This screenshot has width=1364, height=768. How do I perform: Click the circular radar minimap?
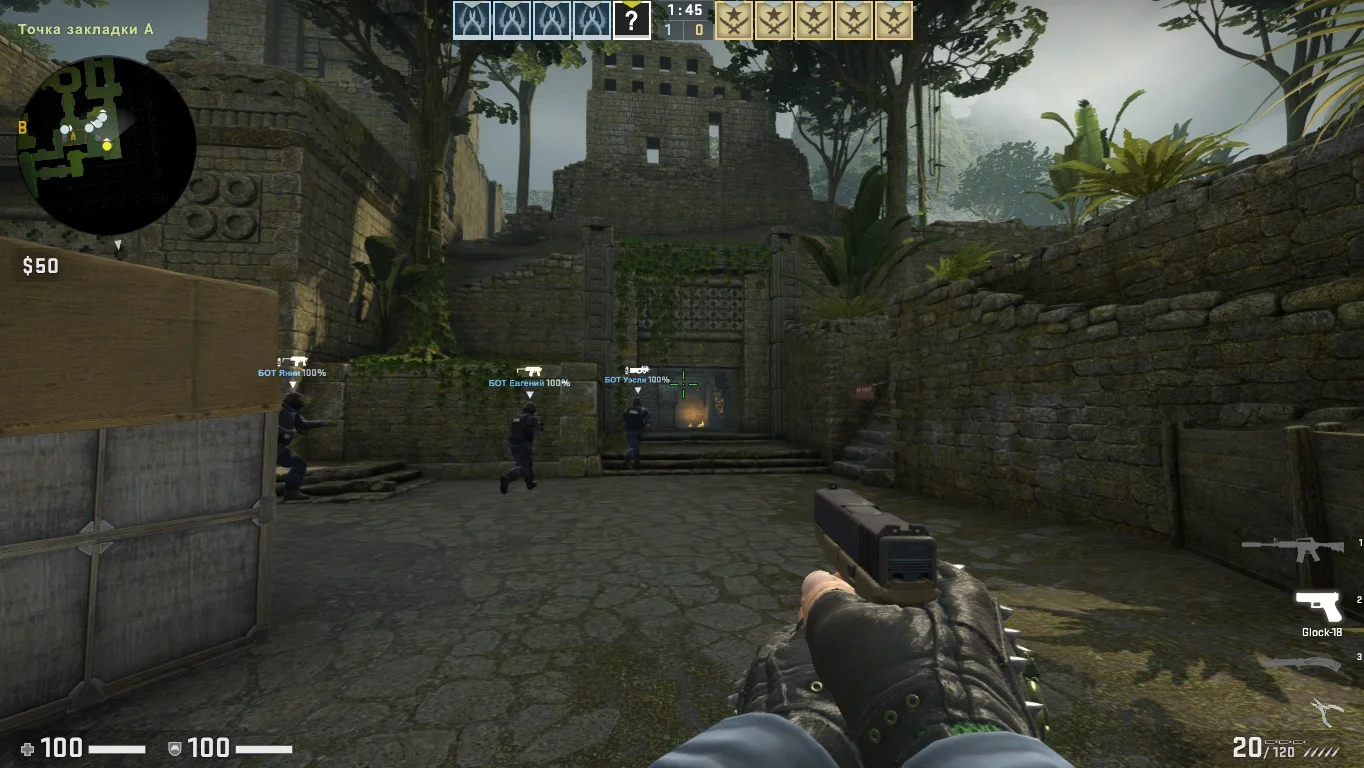[x=105, y=145]
